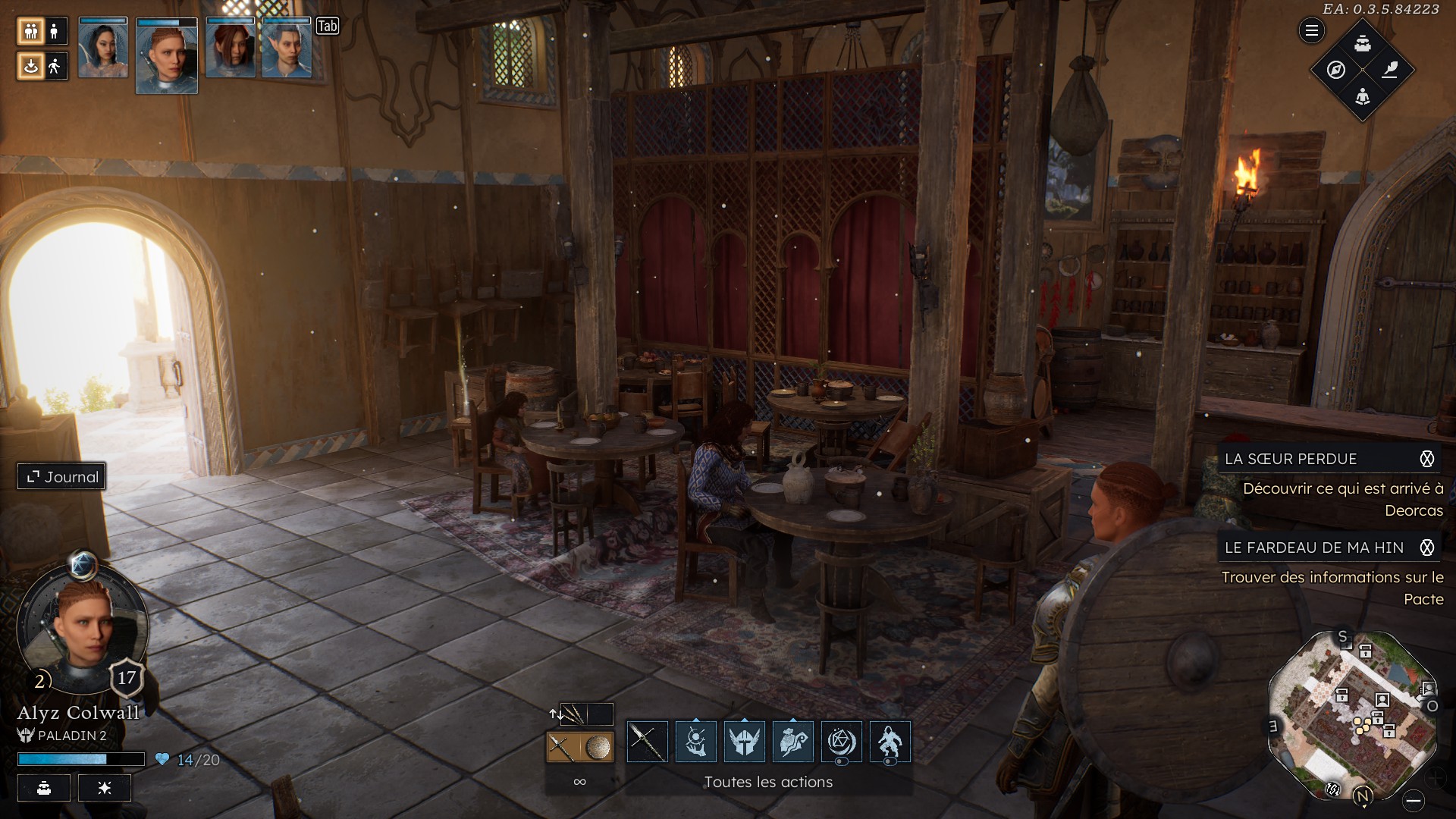Activate the sword attack action
The height and width of the screenshot is (819, 1456).
point(647,742)
